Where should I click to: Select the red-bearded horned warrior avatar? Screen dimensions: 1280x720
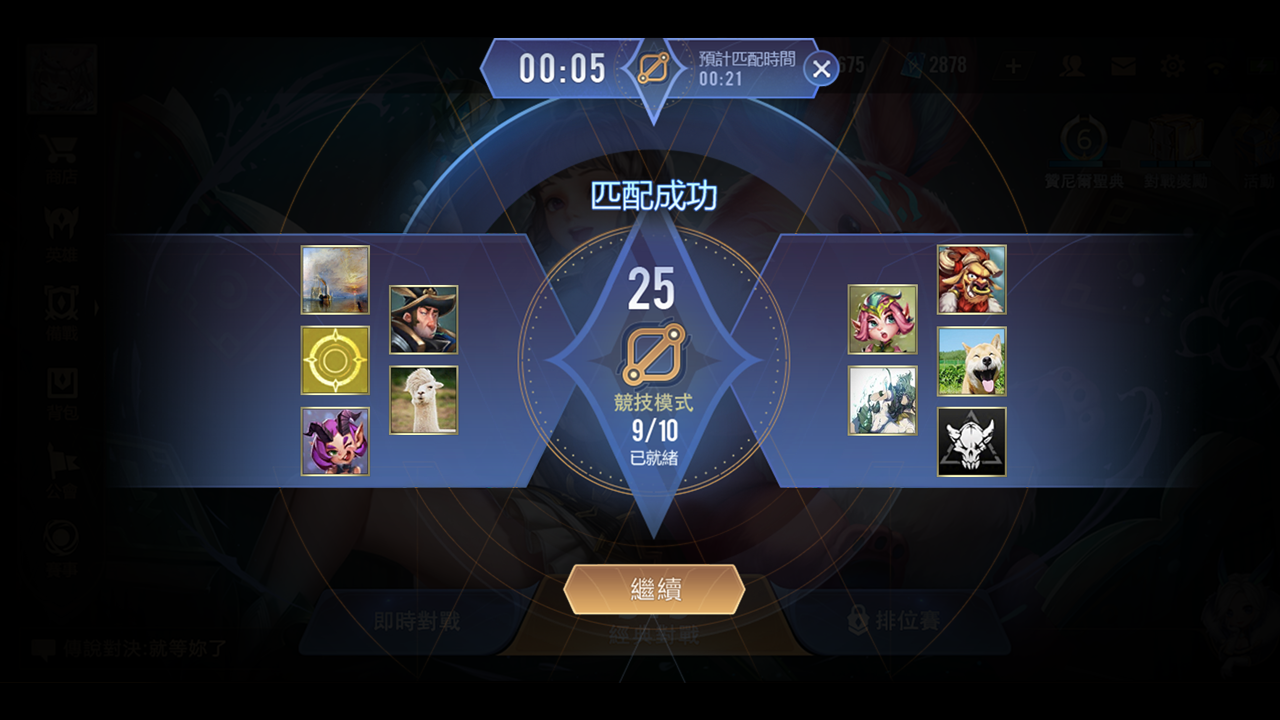pos(971,280)
